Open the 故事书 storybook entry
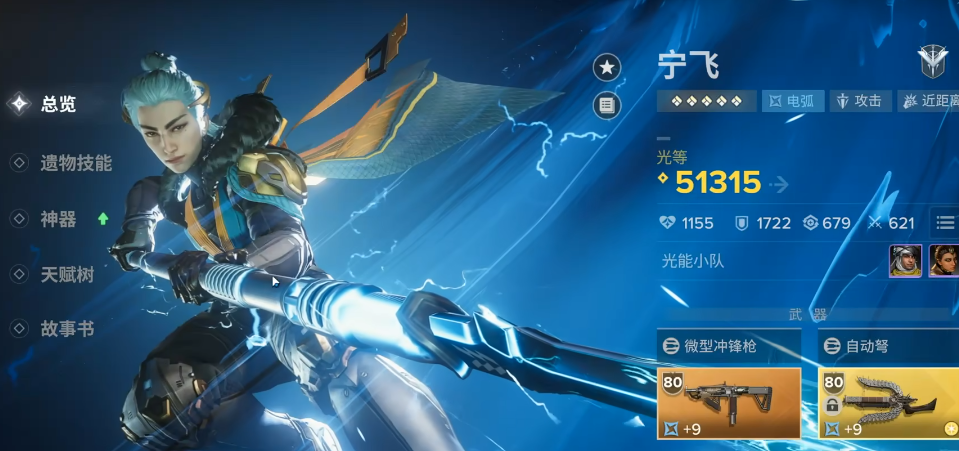 (x=67, y=329)
